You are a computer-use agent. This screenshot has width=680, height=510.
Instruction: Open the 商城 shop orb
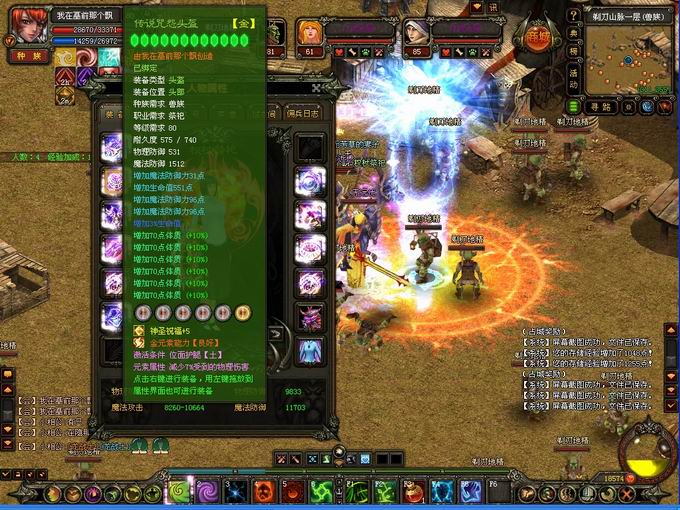click(536, 36)
